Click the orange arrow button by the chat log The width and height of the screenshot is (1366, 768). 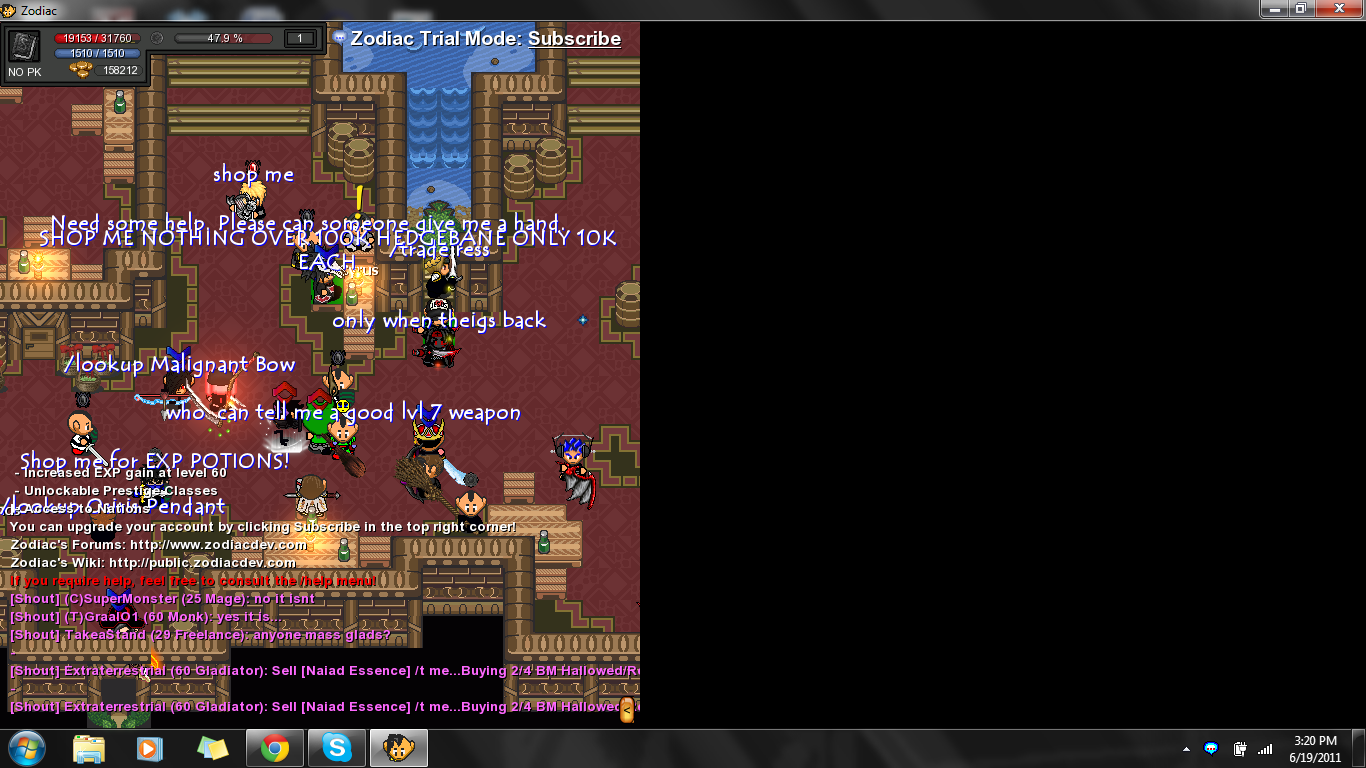(x=627, y=711)
